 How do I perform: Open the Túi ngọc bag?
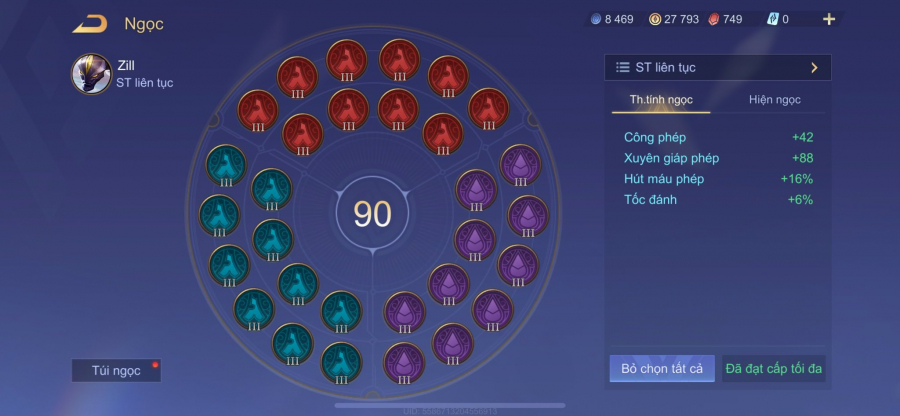116,370
